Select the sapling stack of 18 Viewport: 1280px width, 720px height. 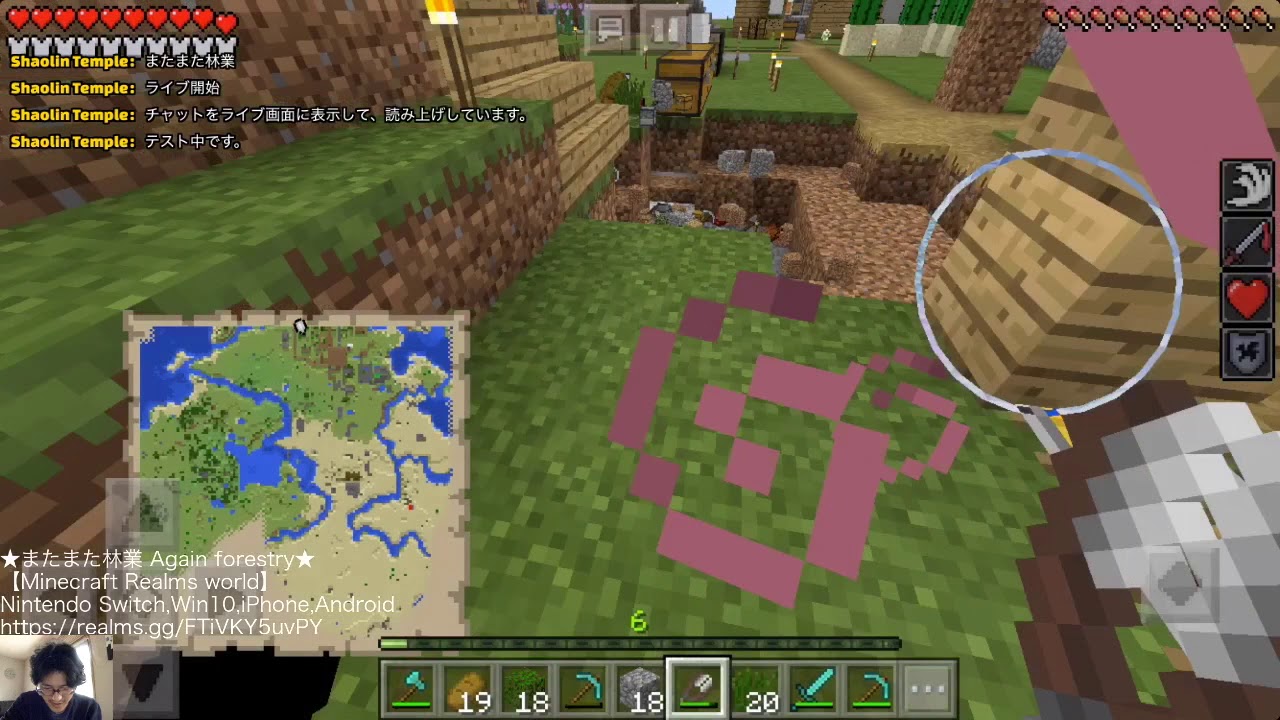528,687
